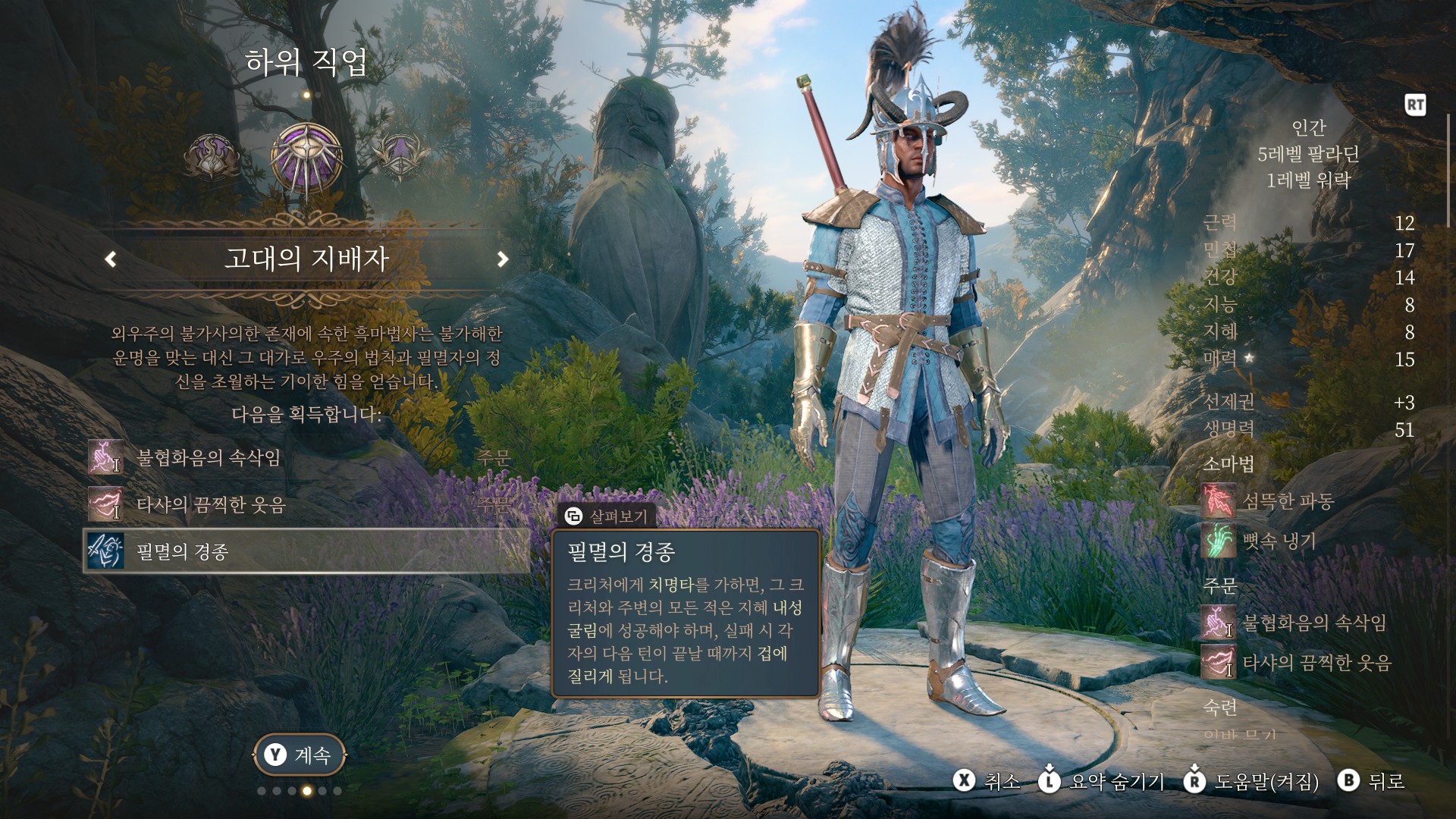Go back with 뒤로
The width and height of the screenshot is (1456, 819).
(x=1373, y=781)
